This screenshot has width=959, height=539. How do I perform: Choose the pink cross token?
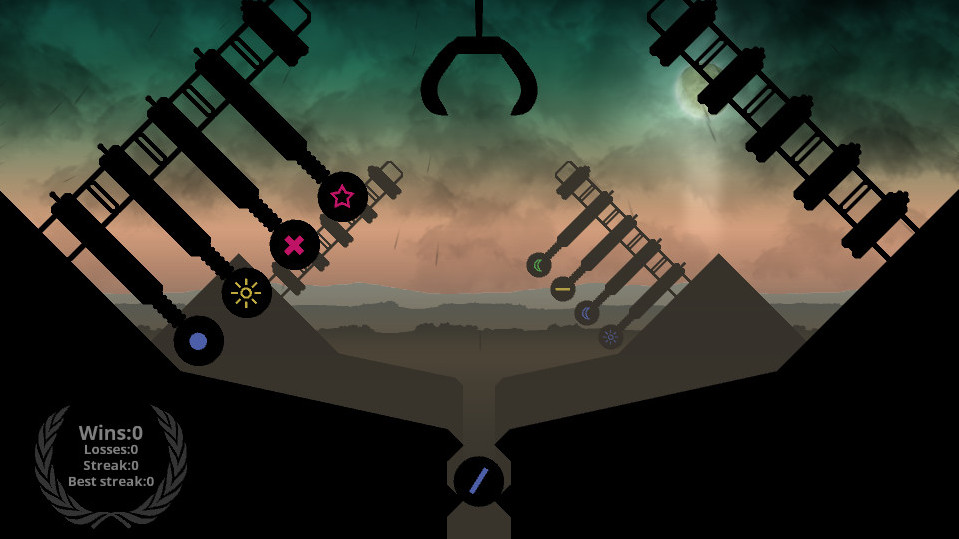(x=294, y=245)
